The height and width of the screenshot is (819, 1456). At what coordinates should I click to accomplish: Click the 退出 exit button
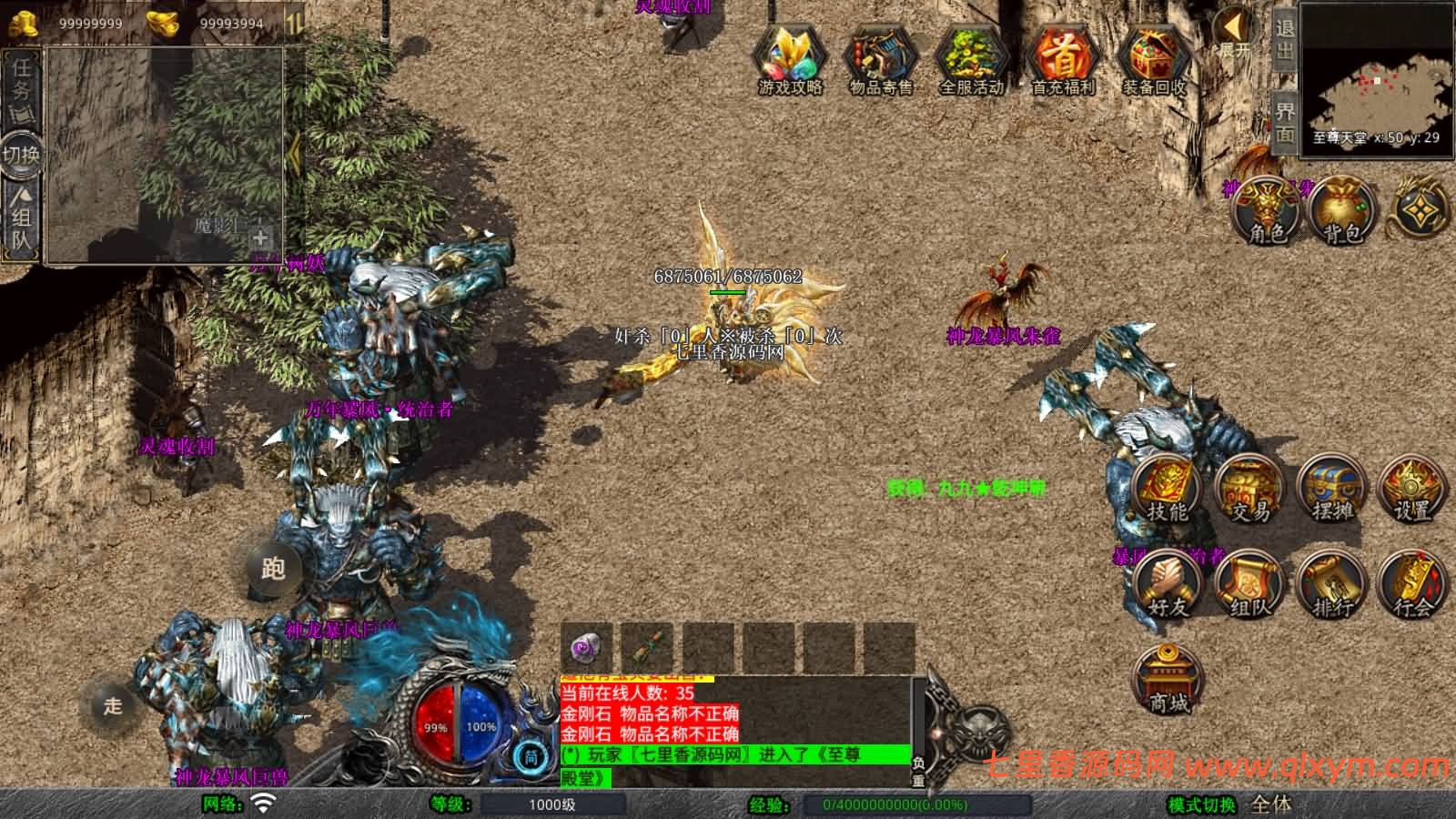click(1284, 41)
